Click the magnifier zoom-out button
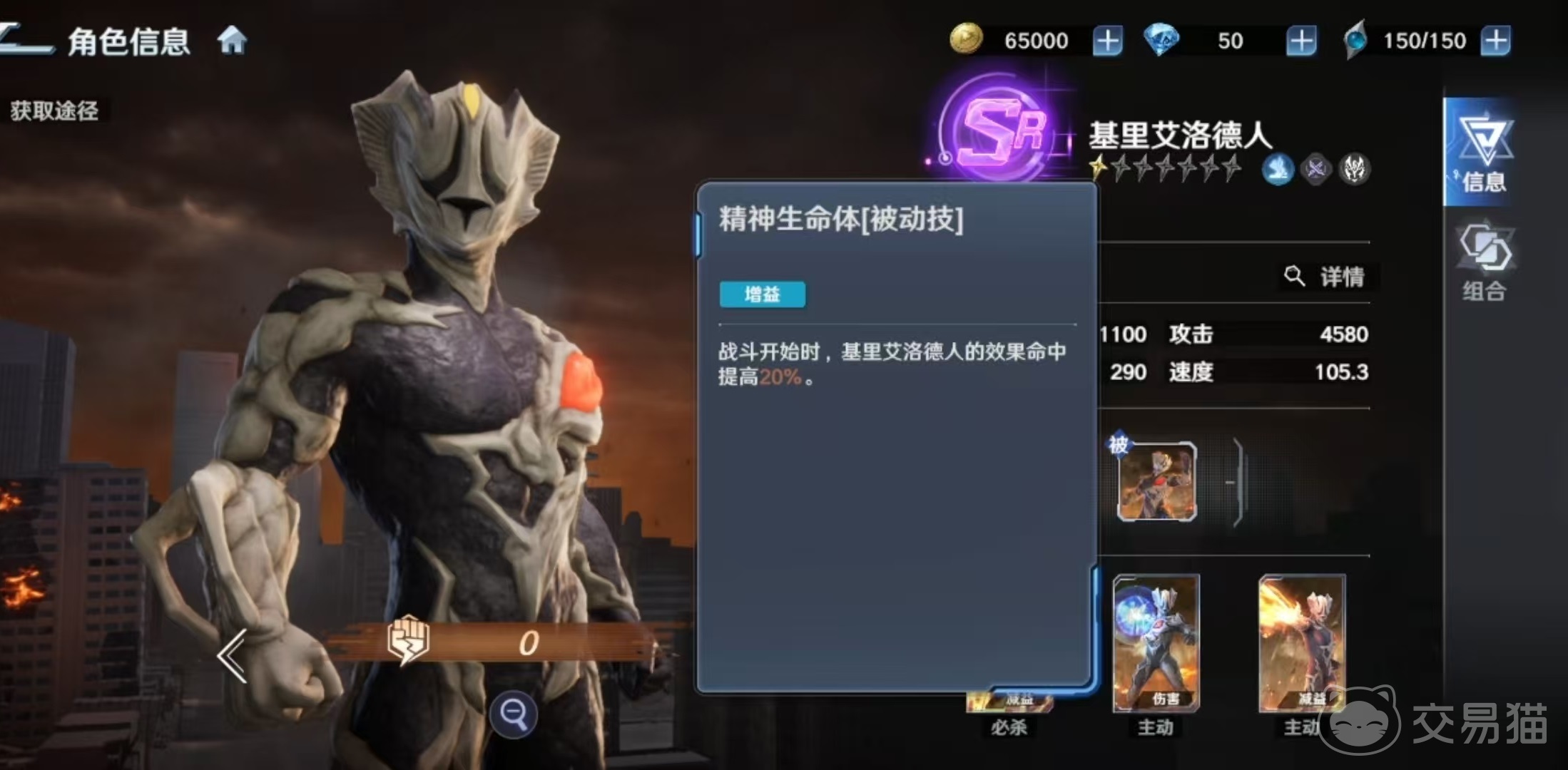The width and height of the screenshot is (1568, 770). 514,713
